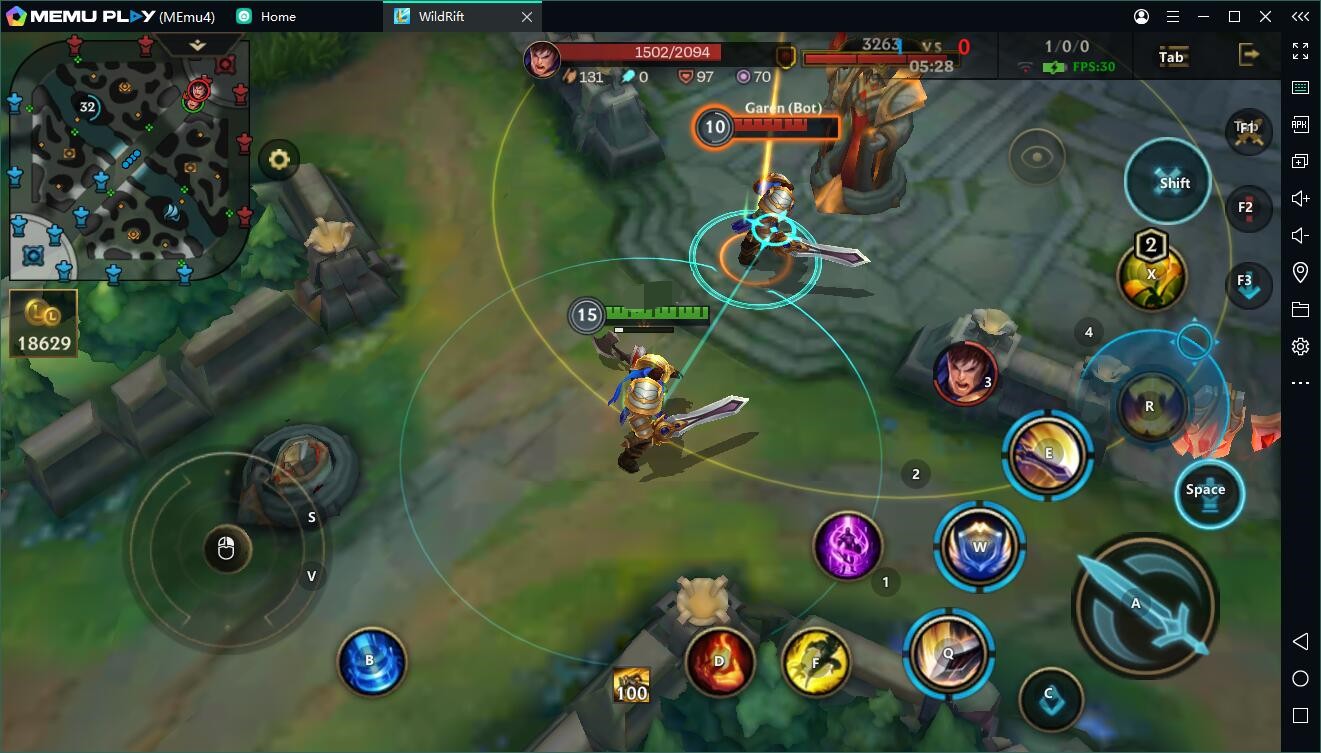Use the F Flash summoner spell
The height and width of the screenshot is (753, 1321).
tap(815, 662)
